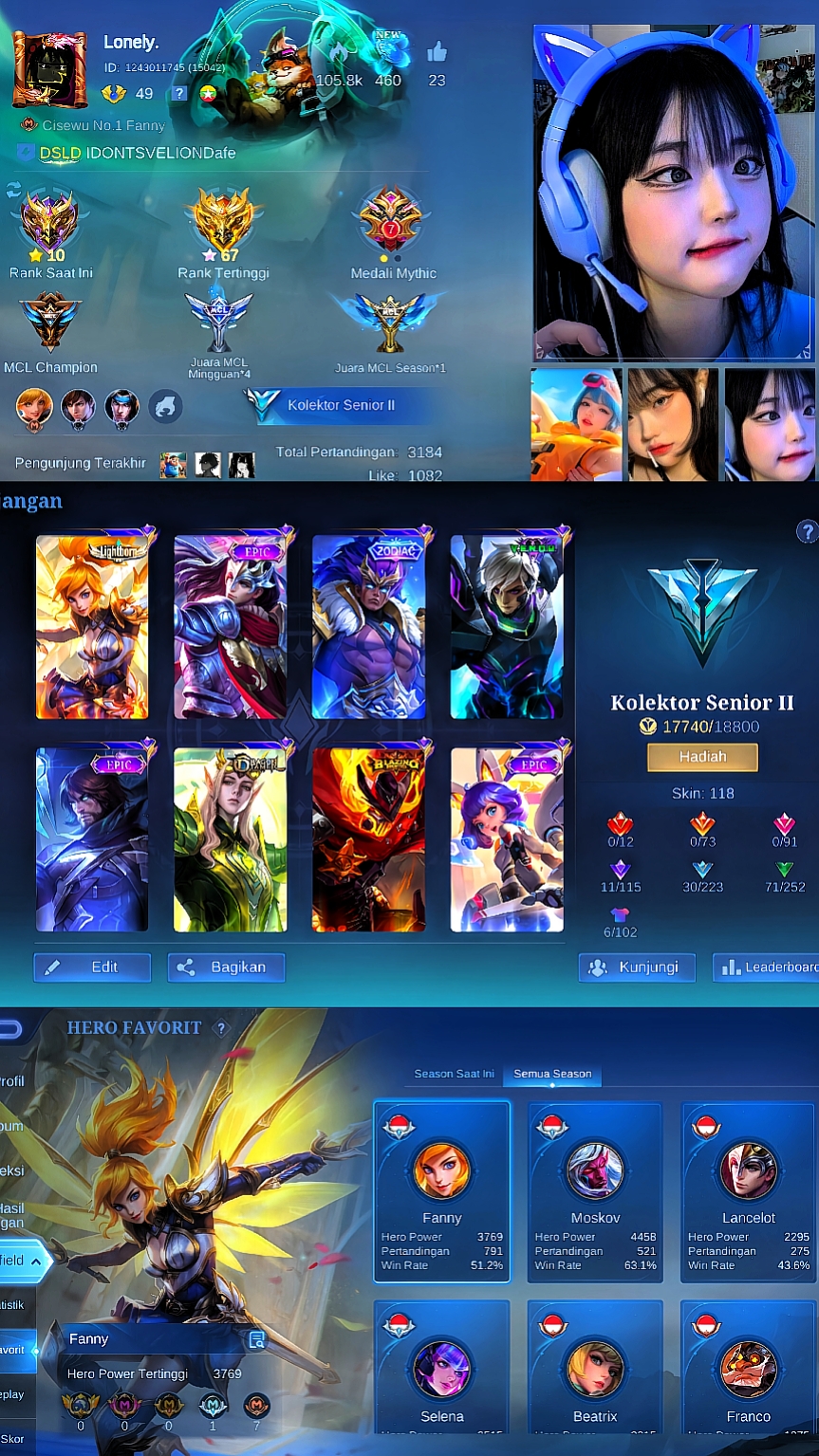Viewport: 819px width, 1456px height.
Task: Select the Blazing skin card
Action: click(368, 839)
